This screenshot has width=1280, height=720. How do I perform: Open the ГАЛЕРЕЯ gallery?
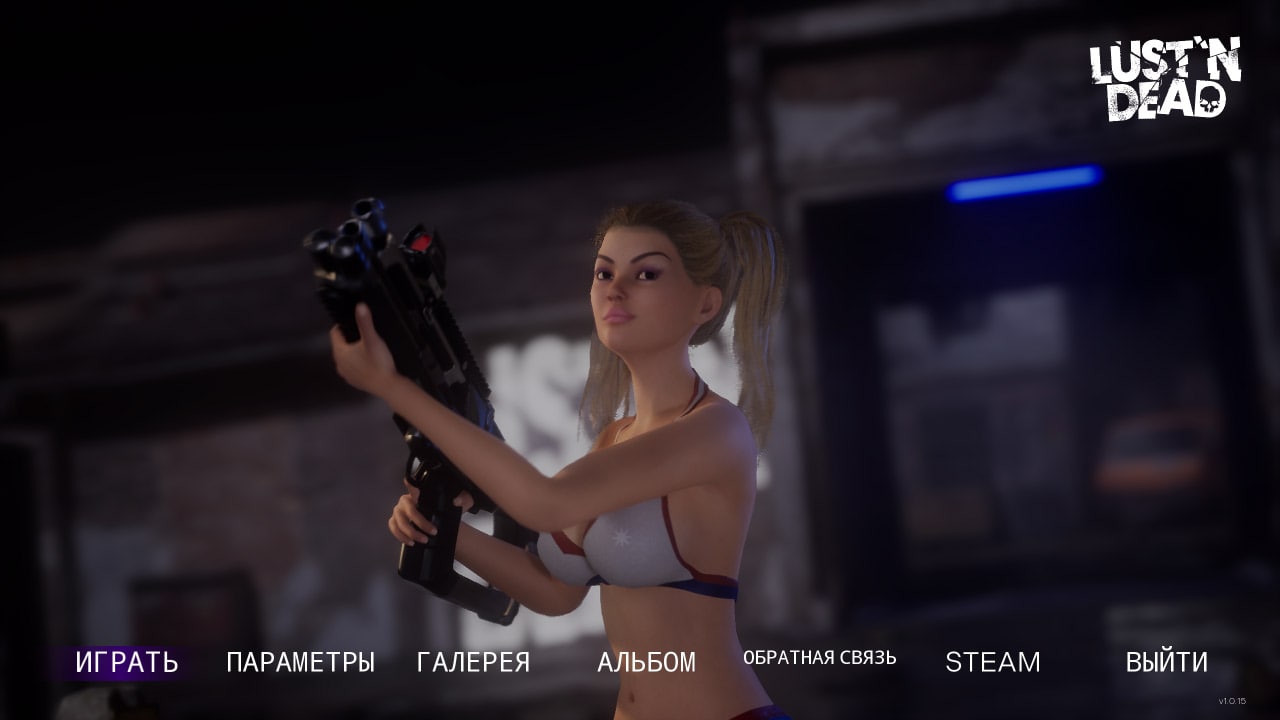473,662
